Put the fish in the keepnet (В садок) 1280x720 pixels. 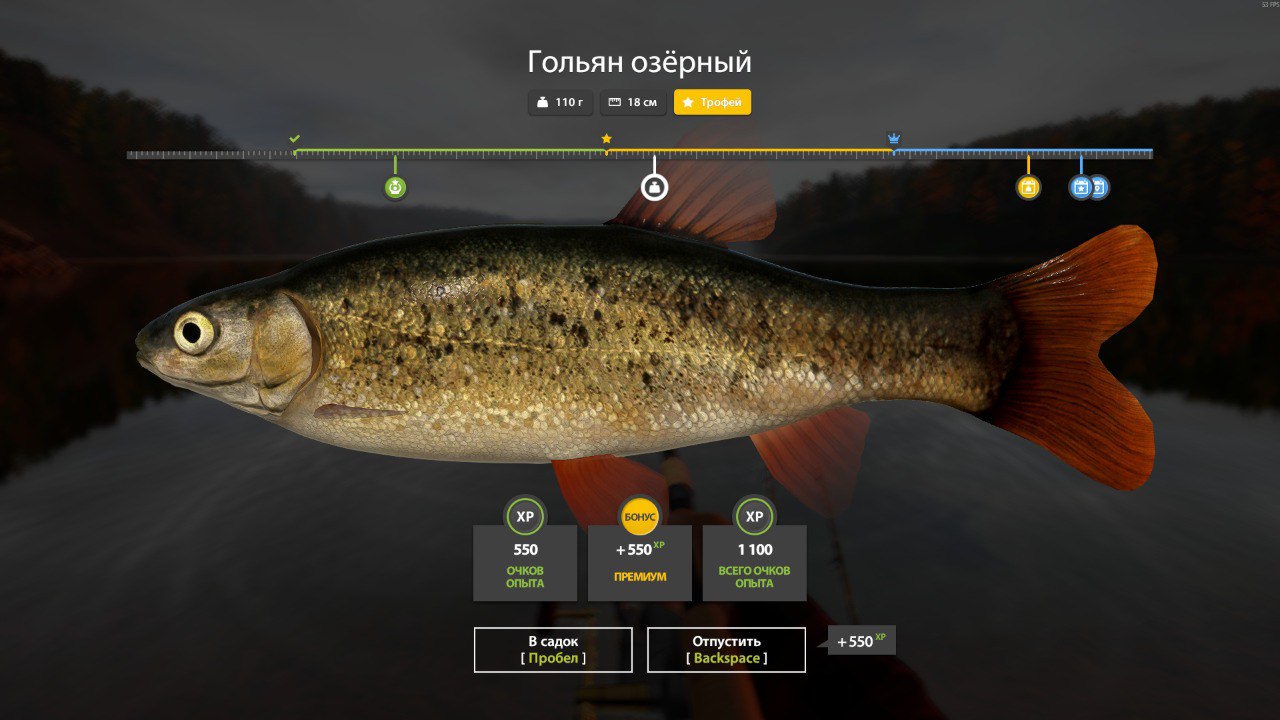click(x=553, y=650)
